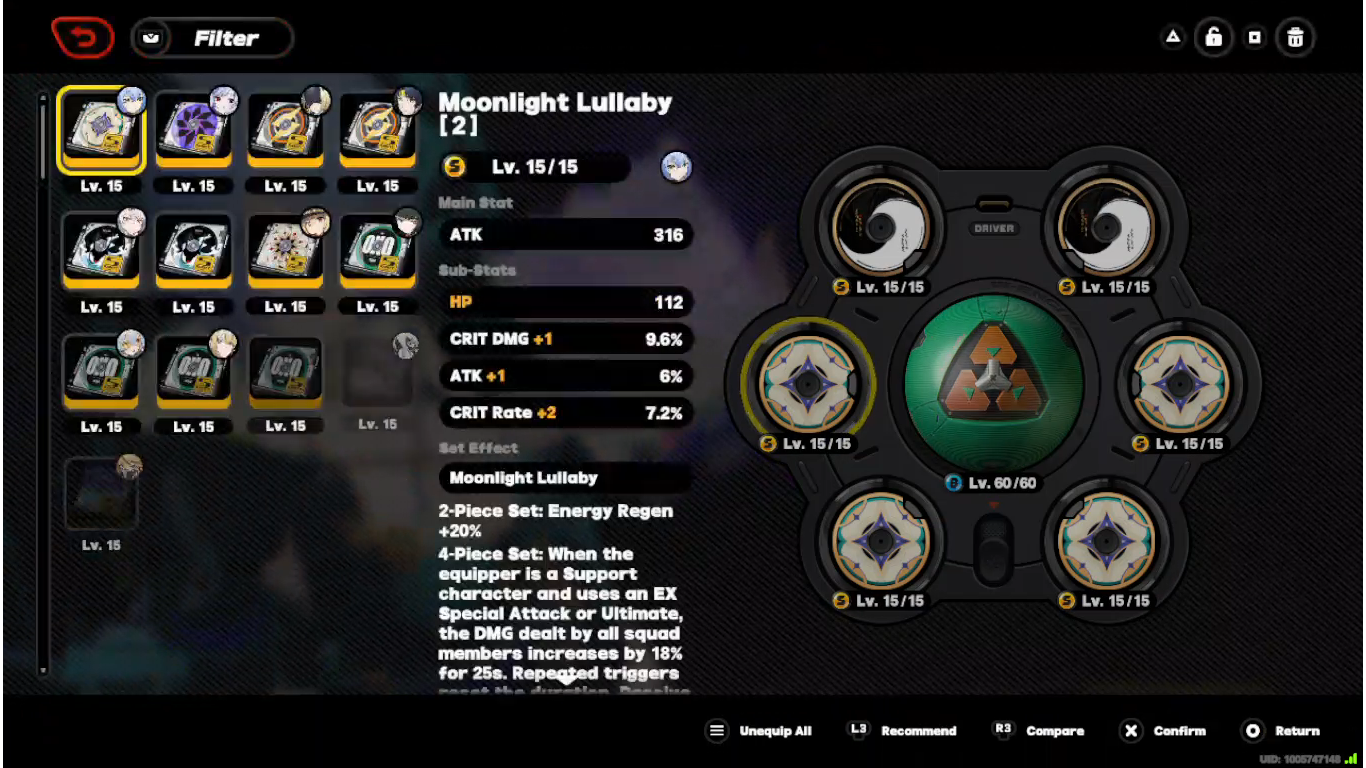Select the yellow-ringed equipped disc slot

[x=808, y=383]
